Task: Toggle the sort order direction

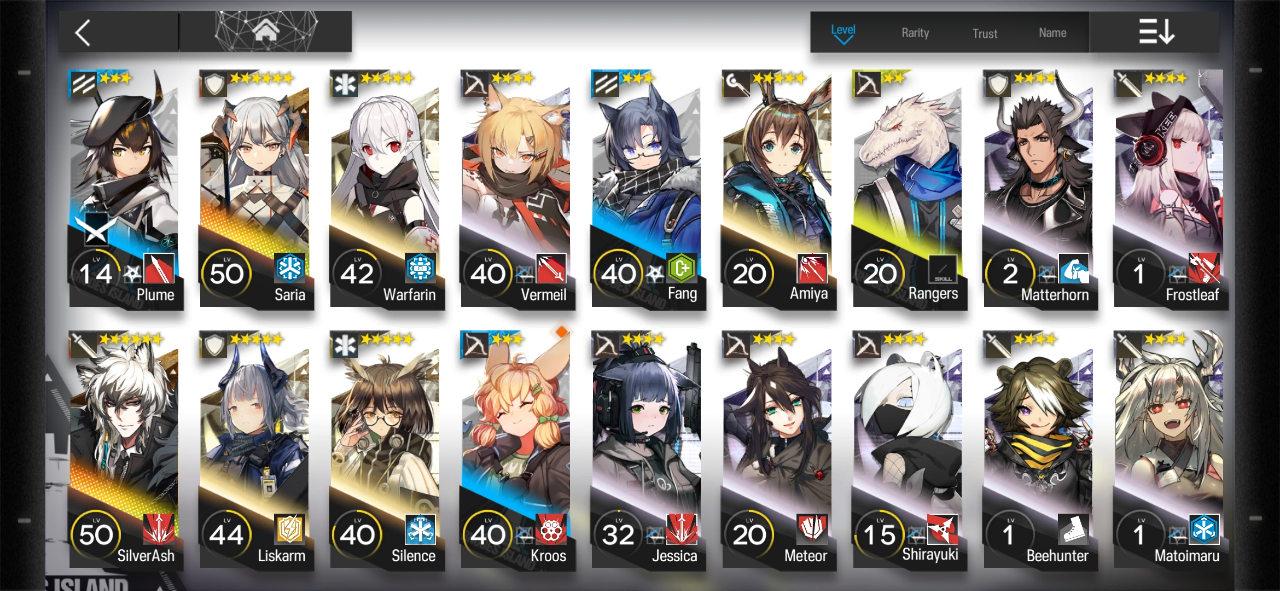Action: pos(1156,32)
